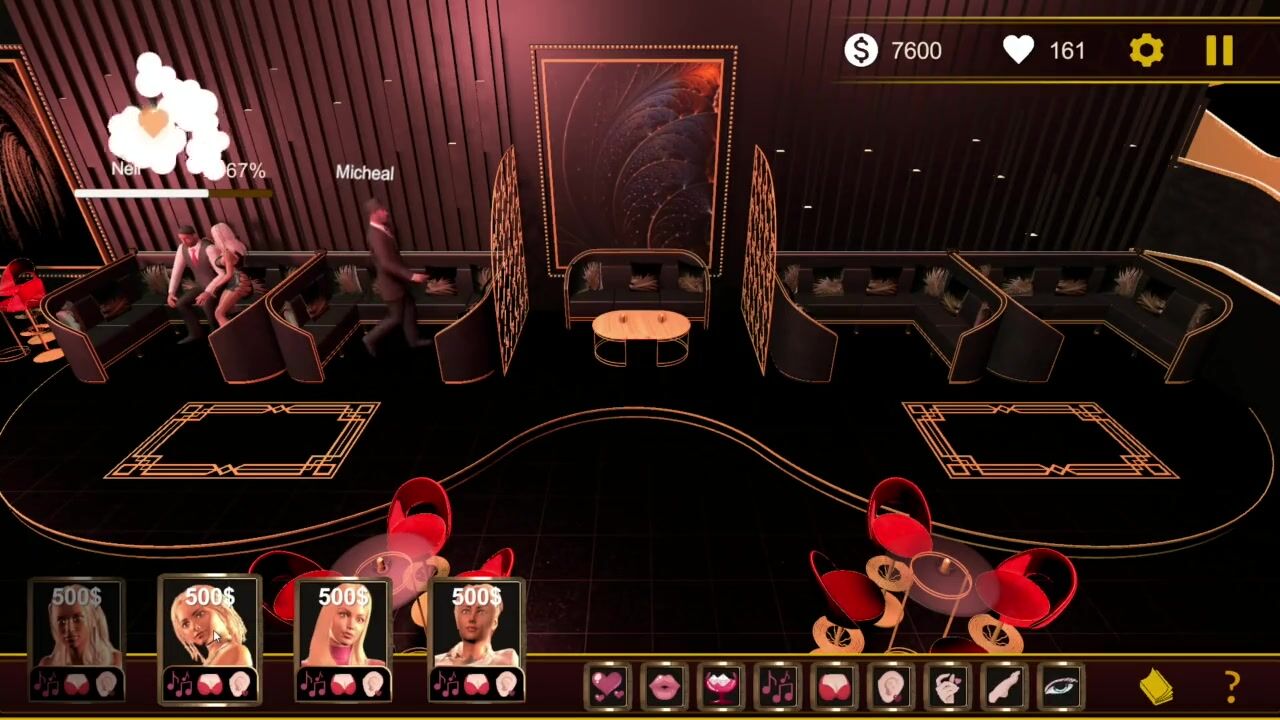Open the yellow book journal

(x=1157, y=687)
